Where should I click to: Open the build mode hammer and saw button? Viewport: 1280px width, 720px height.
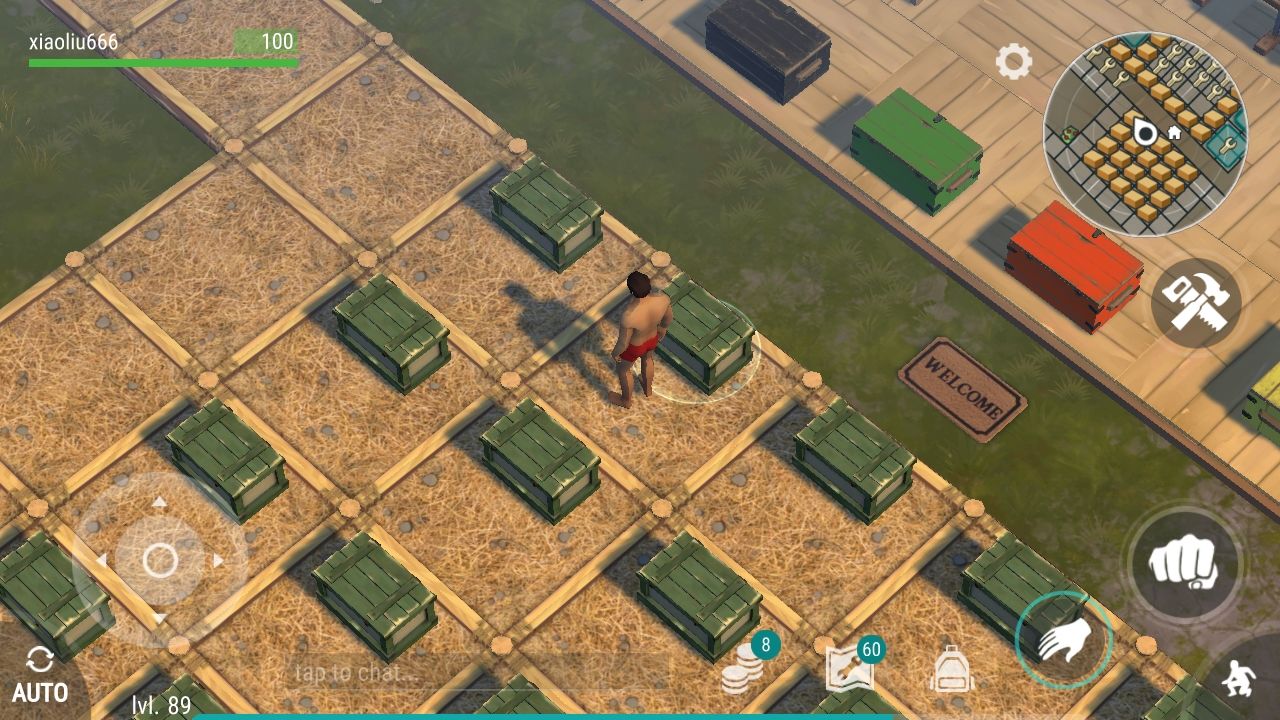1196,301
